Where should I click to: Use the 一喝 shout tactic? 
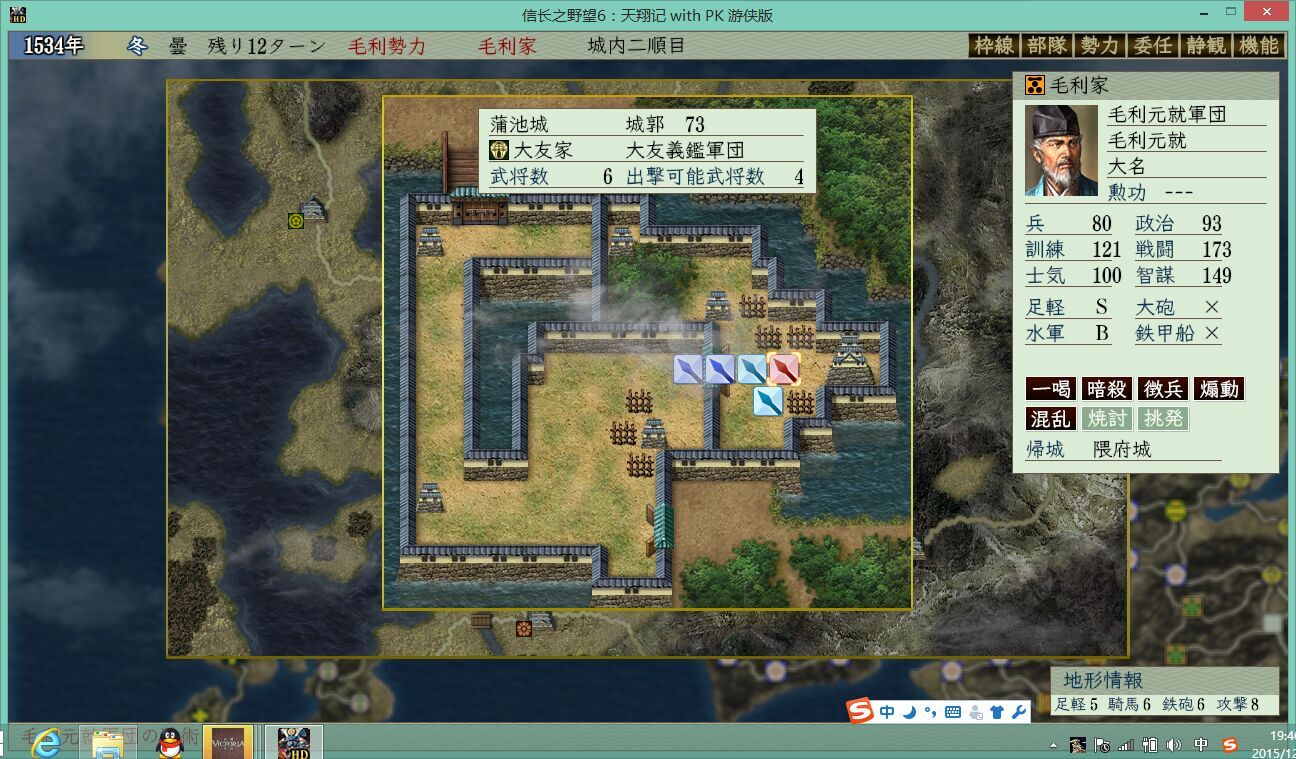click(x=1050, y=389)
